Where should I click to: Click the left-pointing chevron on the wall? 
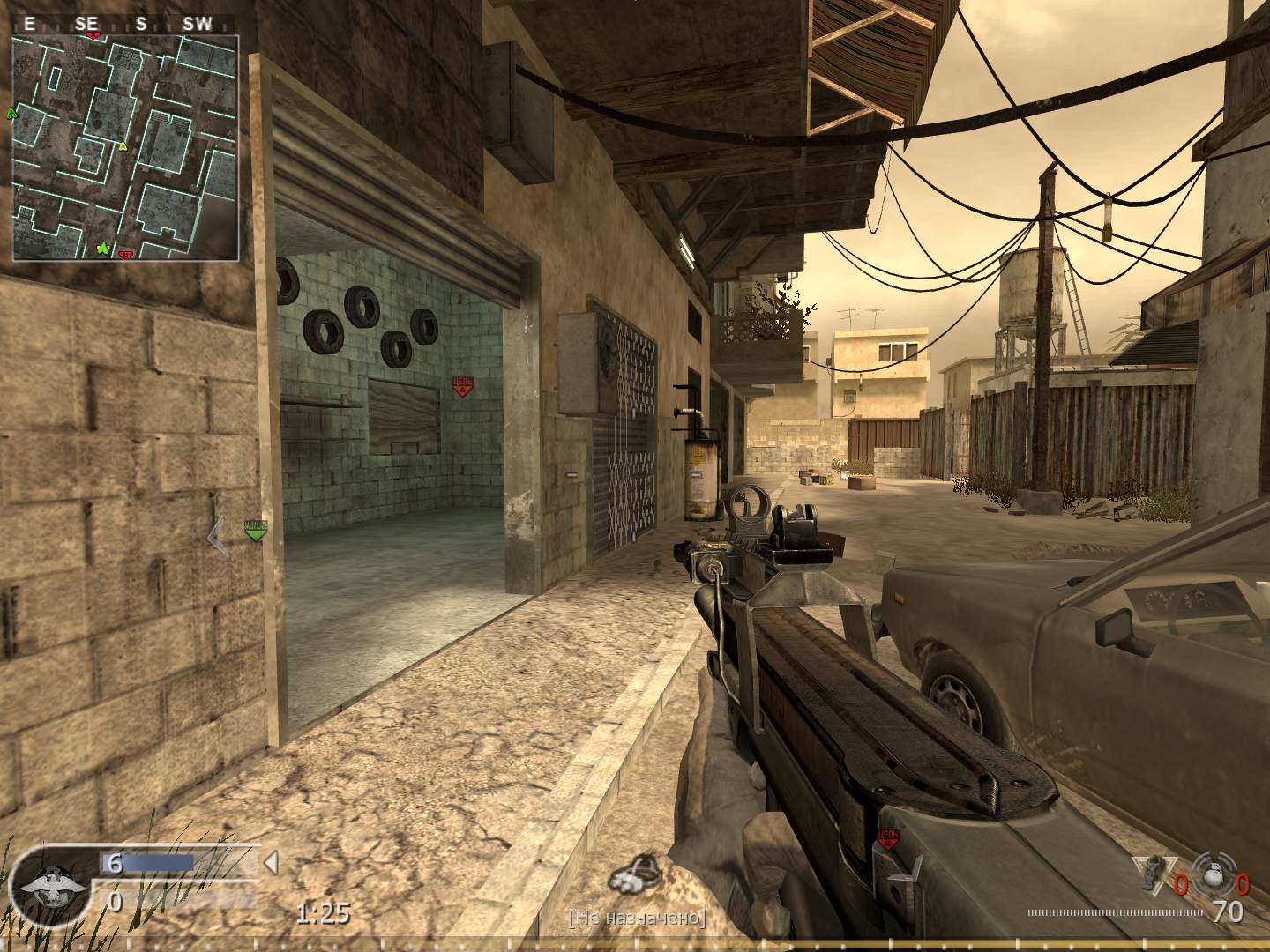216,533
